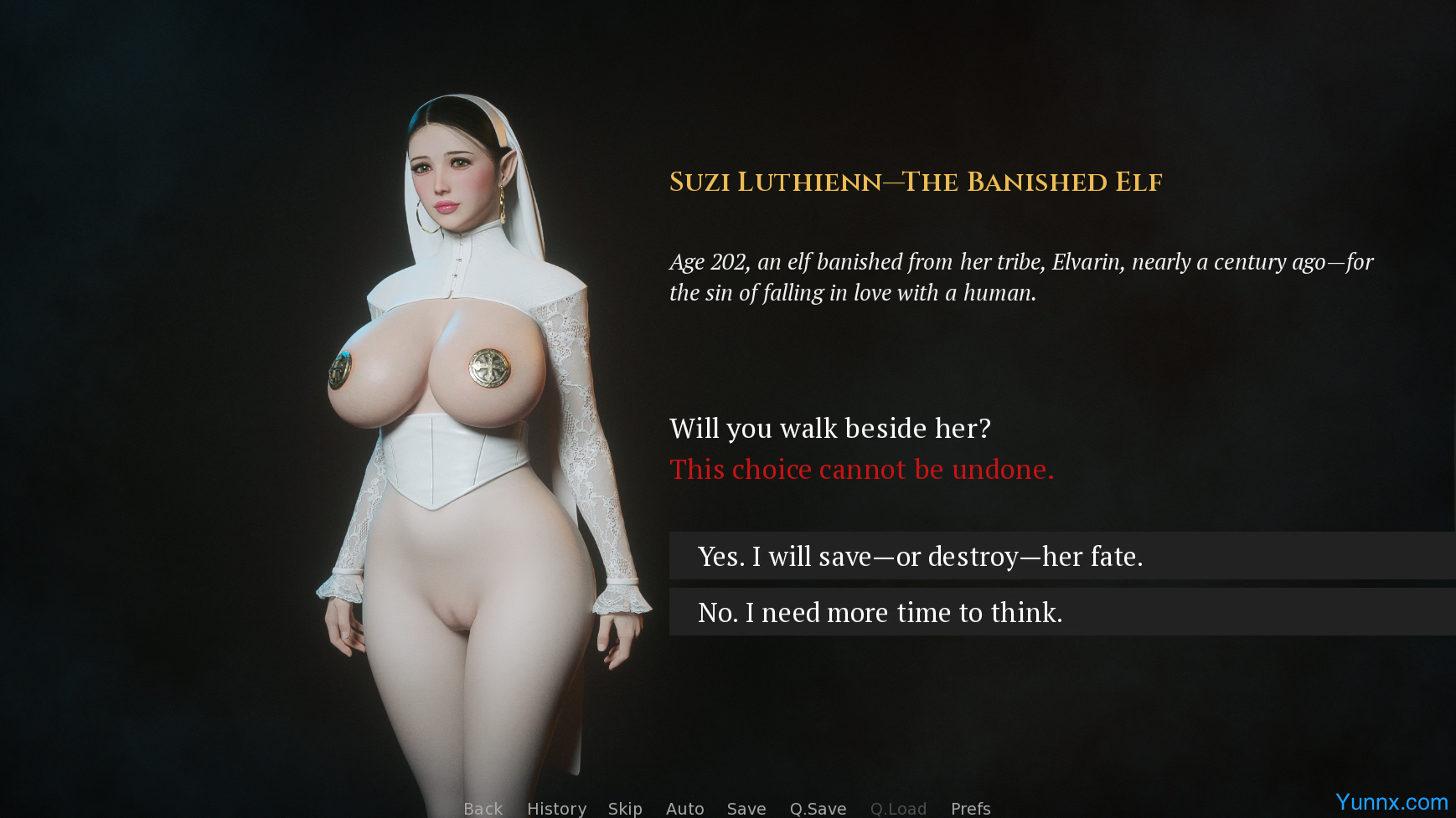Go Back in the quick menu
Screen dimensions: 1456x818
483,808
